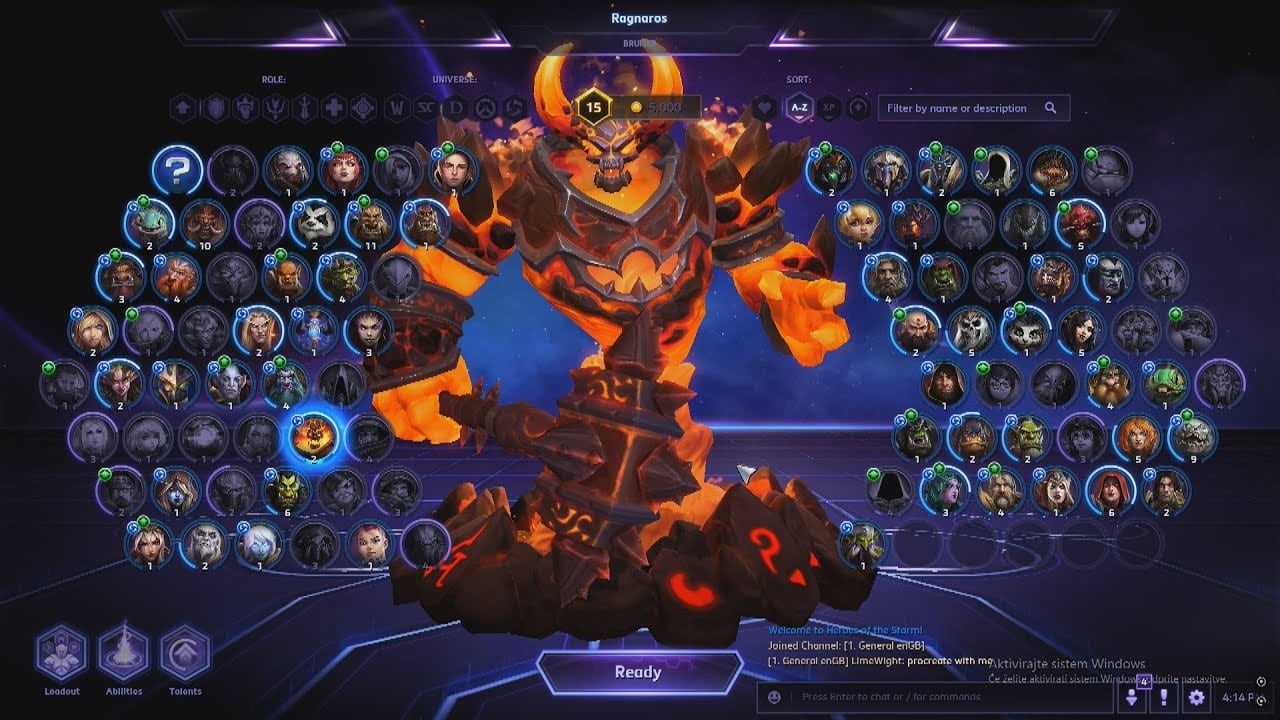Sort heroes alphabetically with A-Z
The width and height of the screenshot is (1280, 720).
pyautogui.click(x=798, y=108)
